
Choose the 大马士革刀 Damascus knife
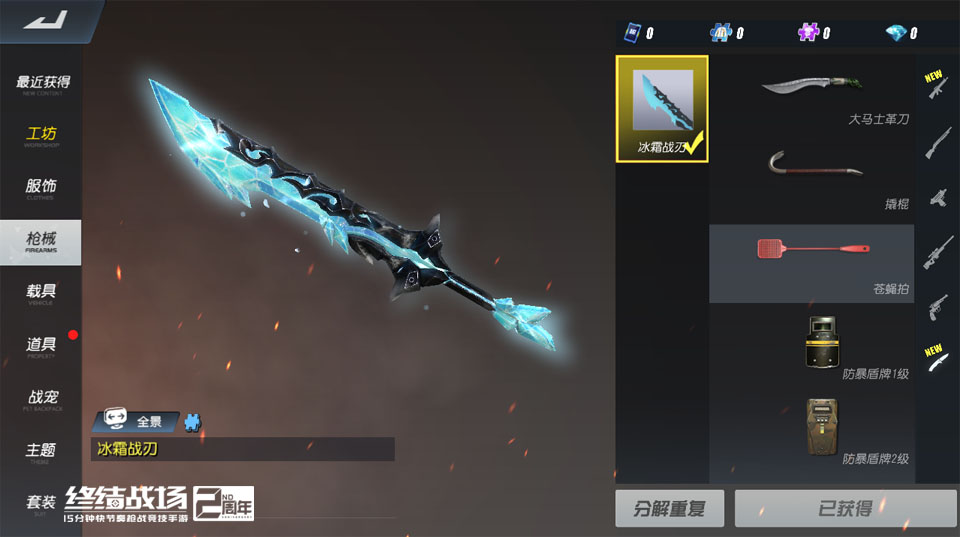(811, 97)
